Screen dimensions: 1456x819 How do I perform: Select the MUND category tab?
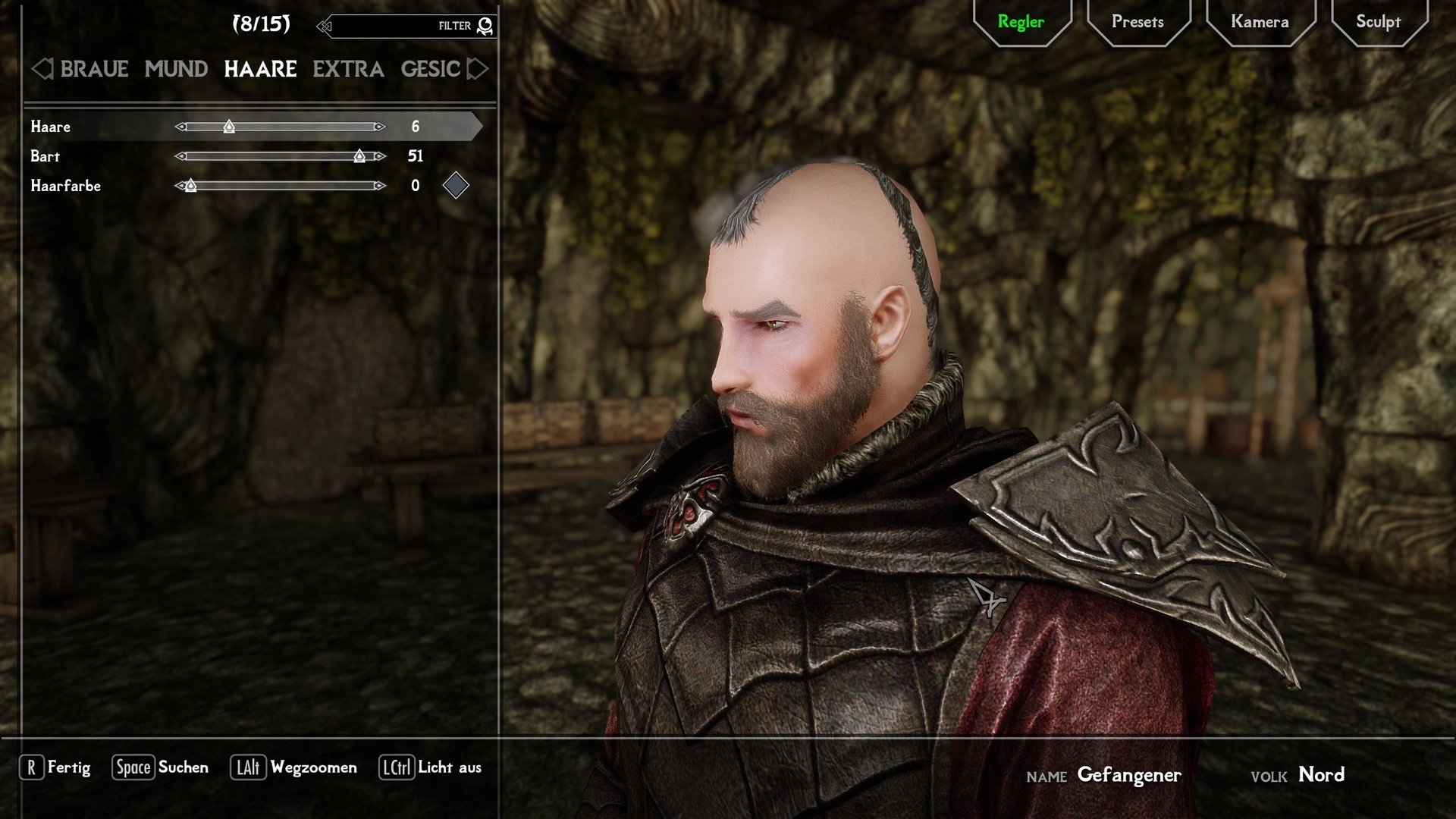175,69
